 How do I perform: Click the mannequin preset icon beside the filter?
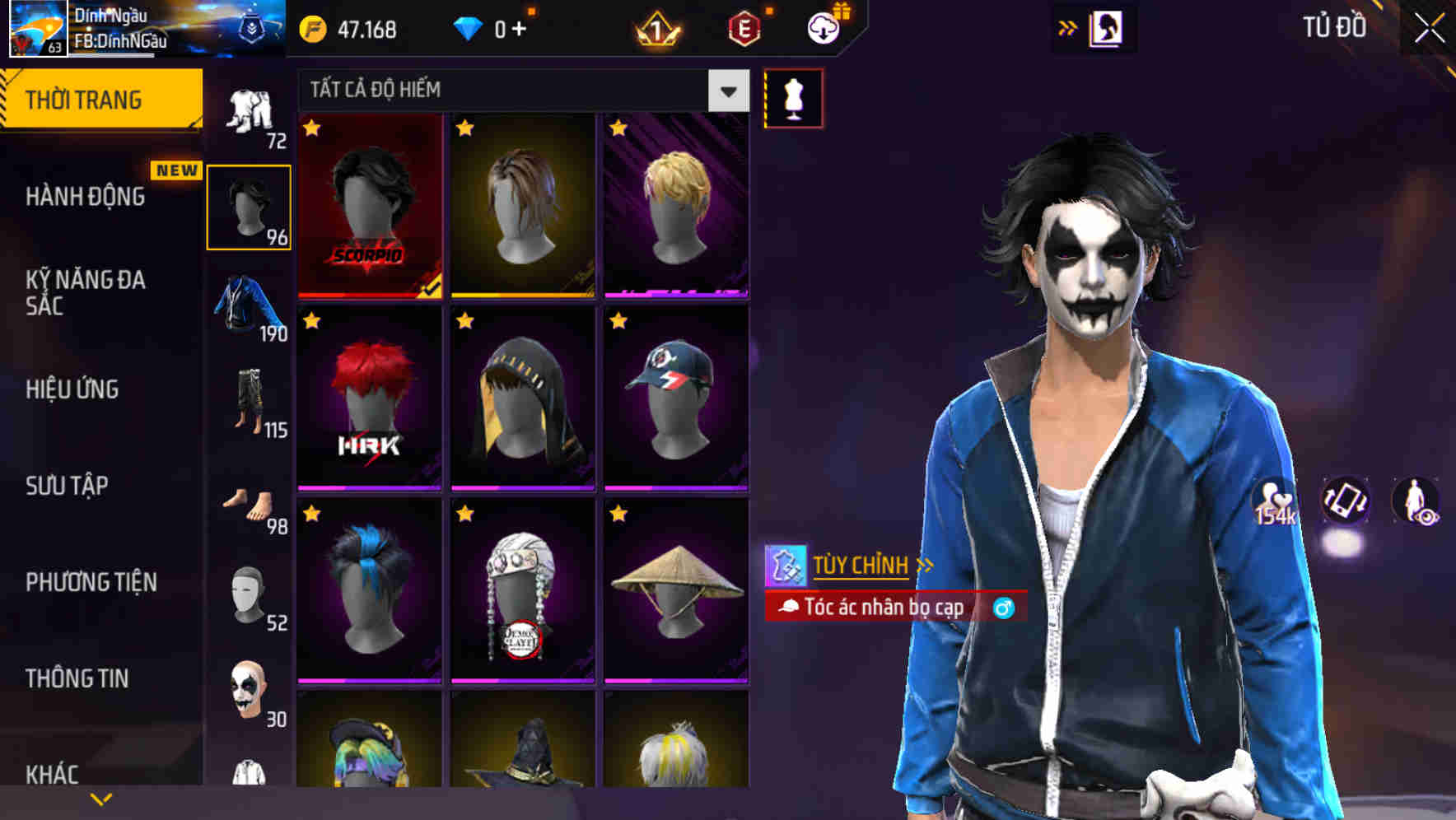[793, 96]
